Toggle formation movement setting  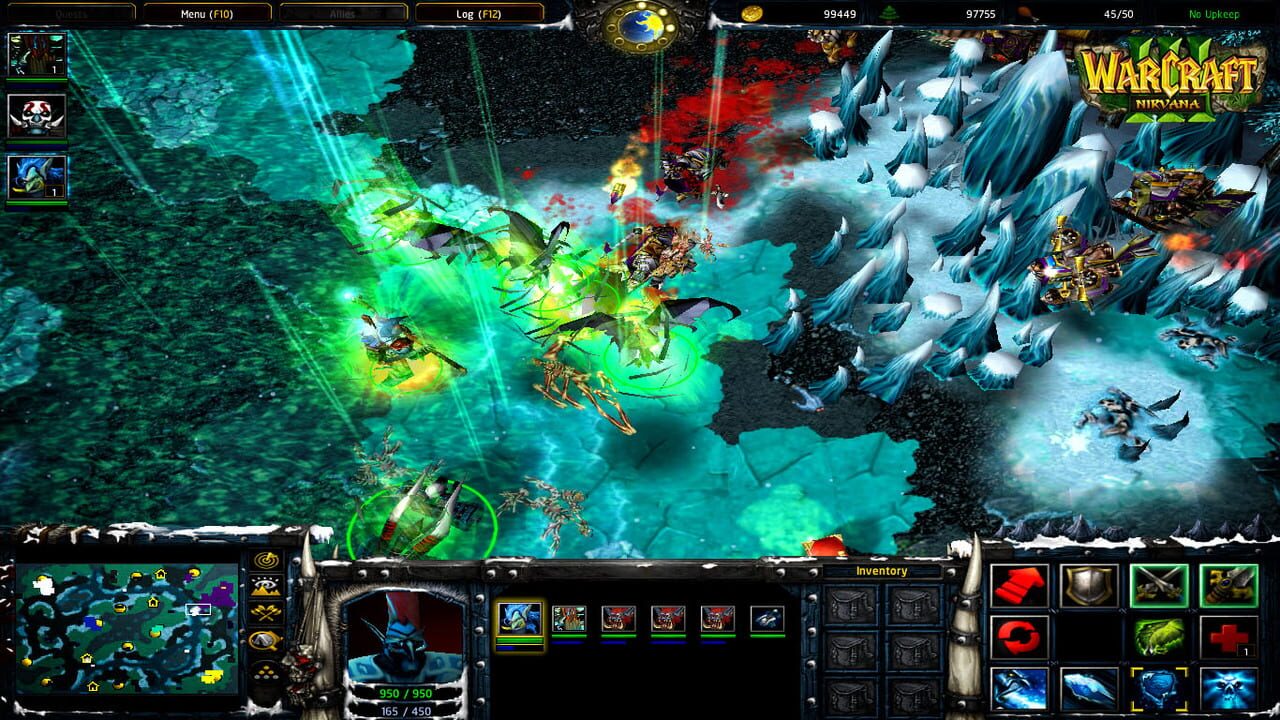(x=264, y=670)
